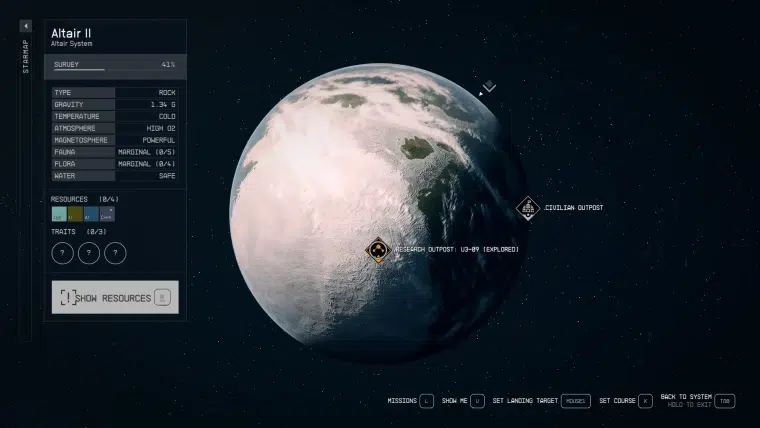The width and height of the screenshot is (760, 428).
Task: Go back using the Starmap arrow
Action: coord(26,26)
